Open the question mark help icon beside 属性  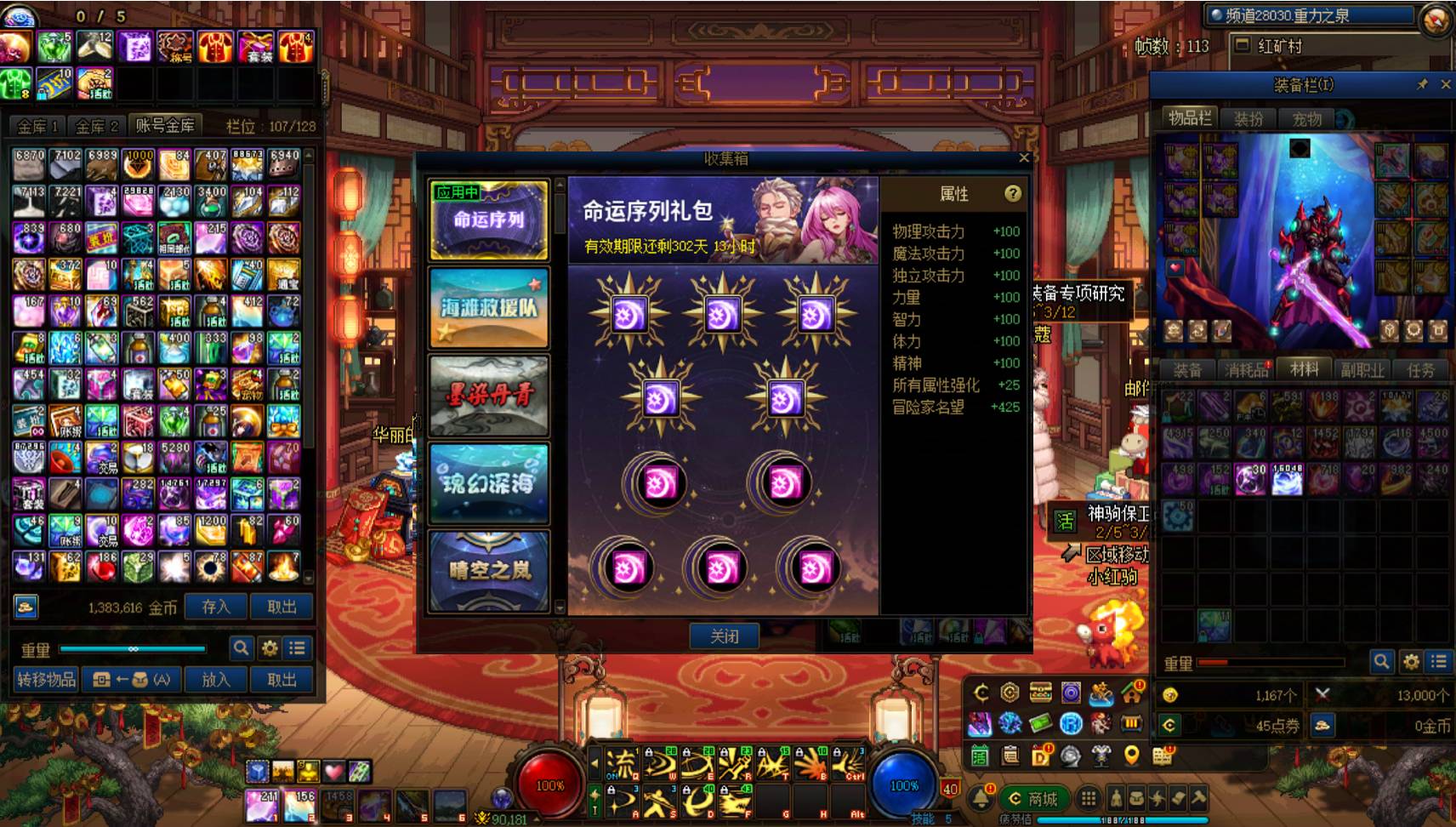coord(1011,194)
